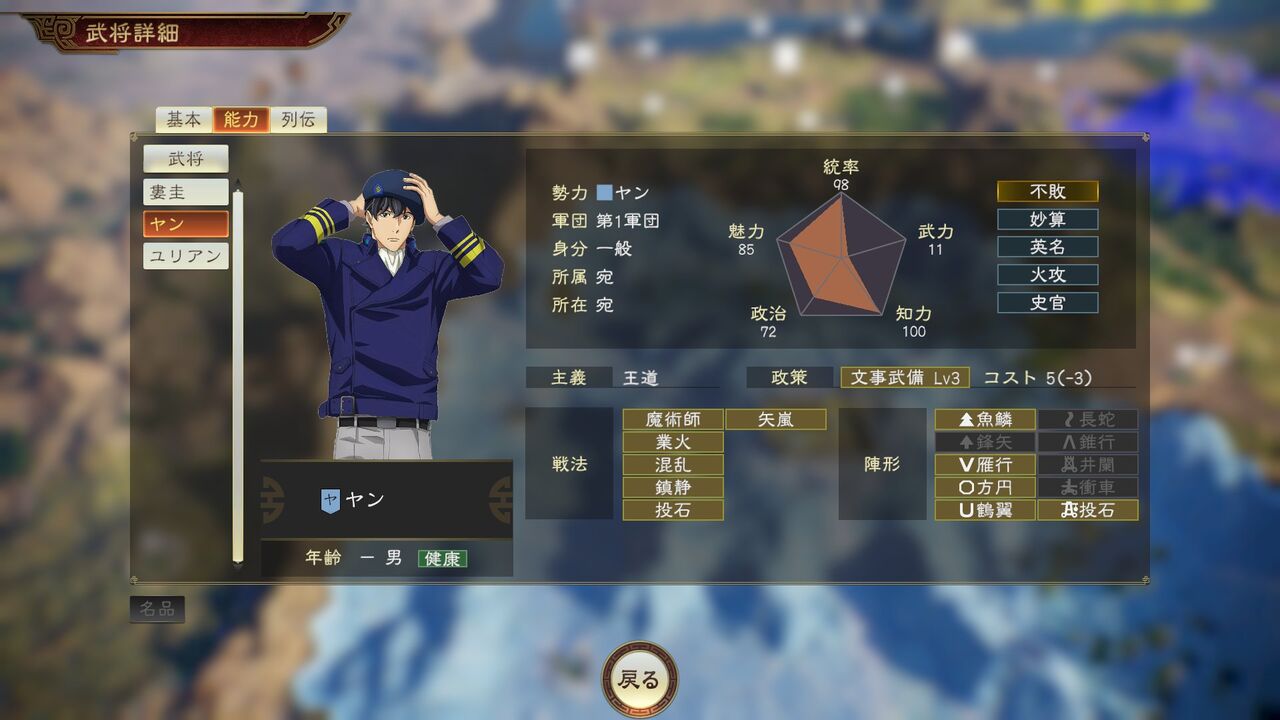Image resolution: width=1280 pixels, height=720 pixels.
Task: Toggle the disabled 鋒矢 formation entry
Action: point(986,442)
